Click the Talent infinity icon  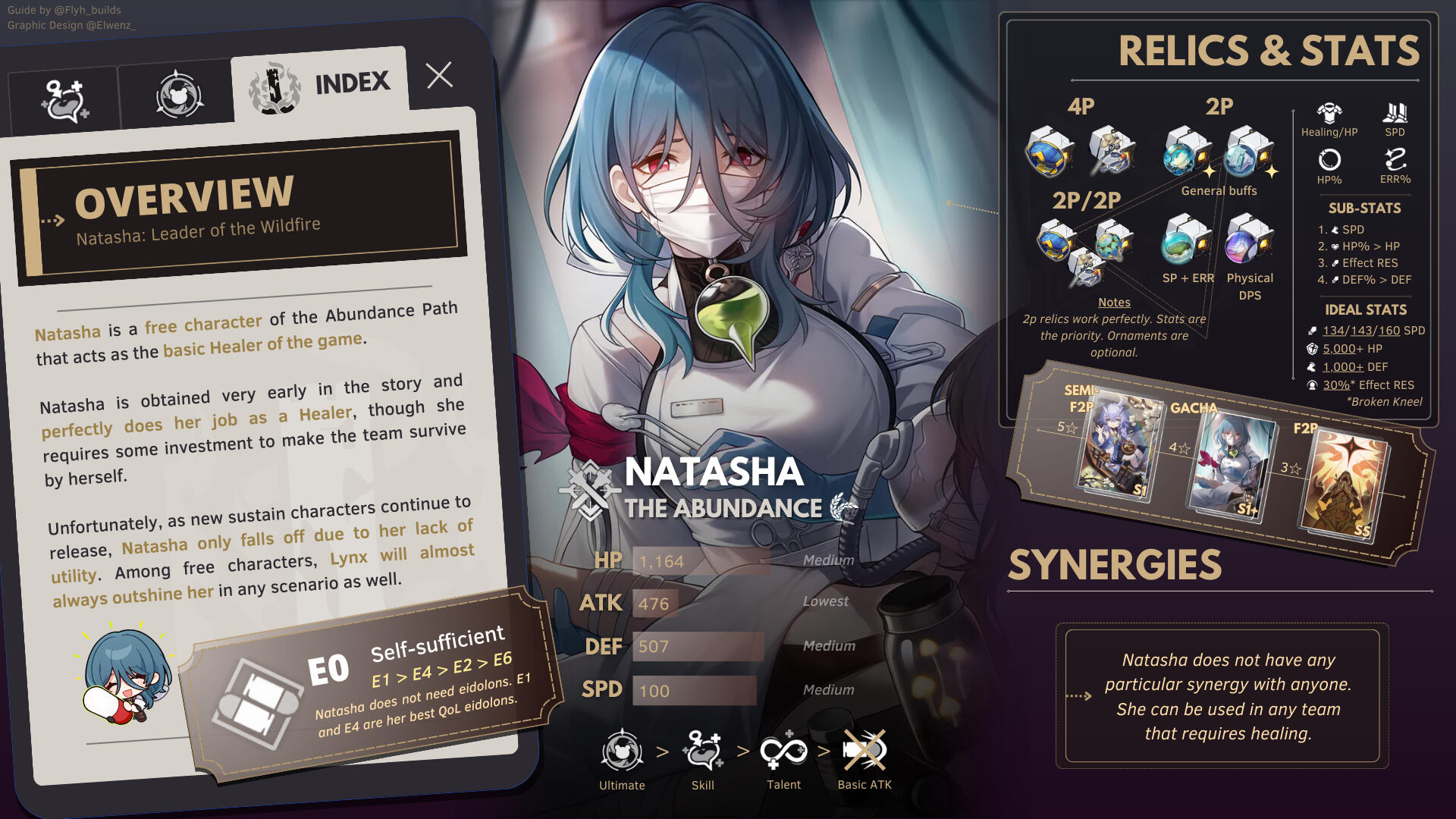[783, 752]
